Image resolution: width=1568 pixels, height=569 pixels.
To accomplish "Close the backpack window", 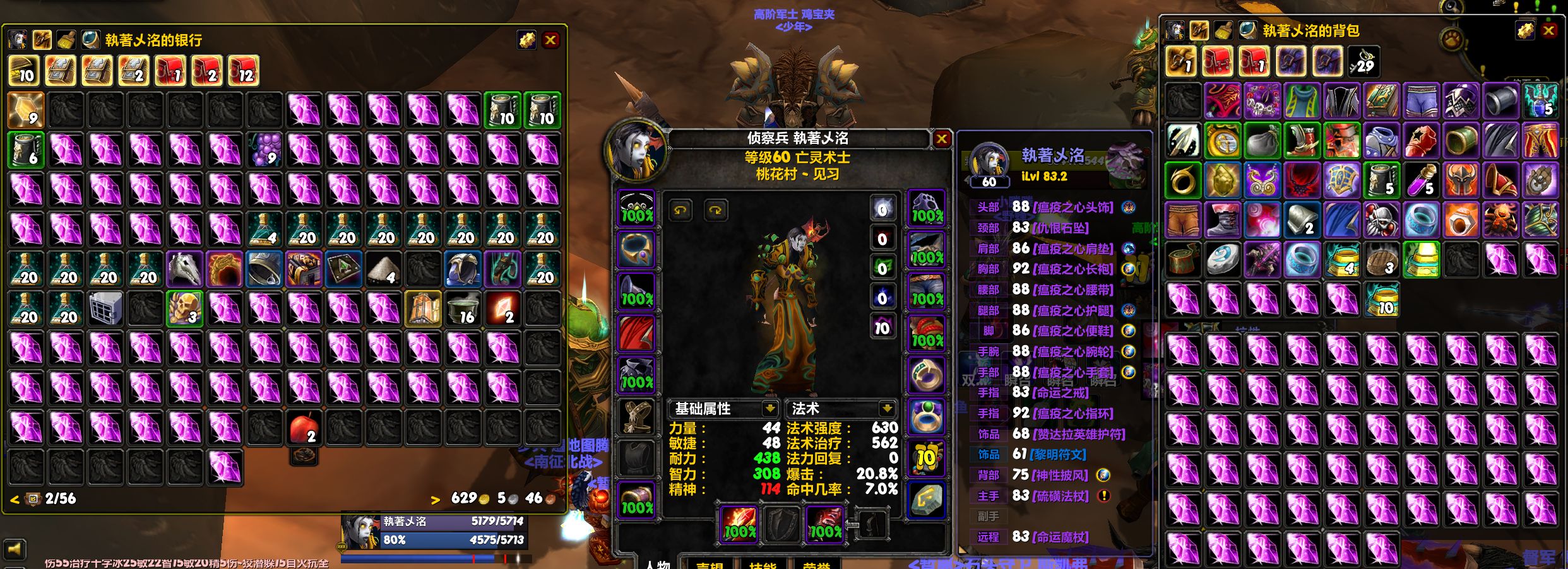I will pyautogui.click(x=1548, y=31).
